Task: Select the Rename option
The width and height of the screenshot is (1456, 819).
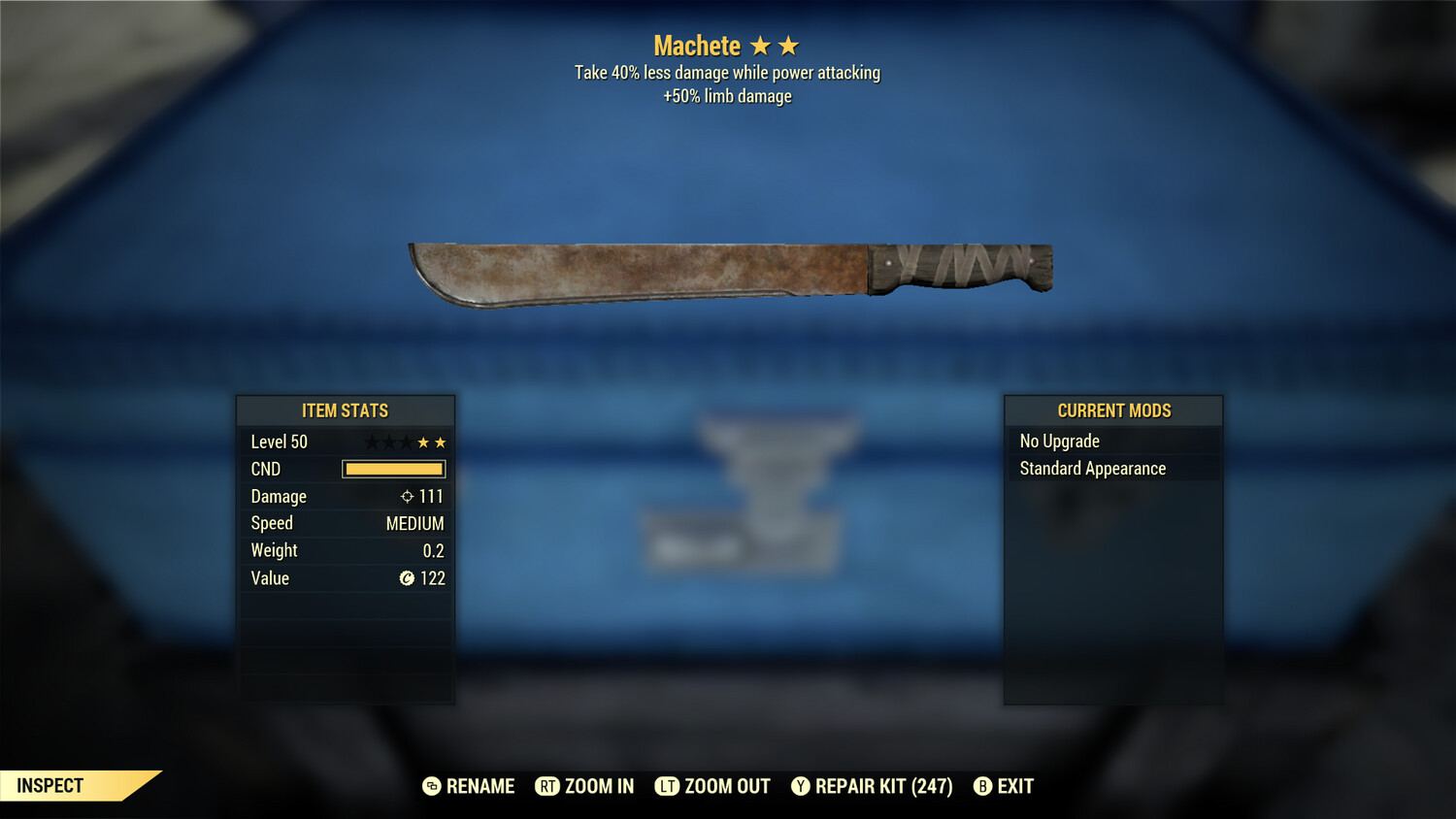Action: pyautogui.click(x=469, y=786)
